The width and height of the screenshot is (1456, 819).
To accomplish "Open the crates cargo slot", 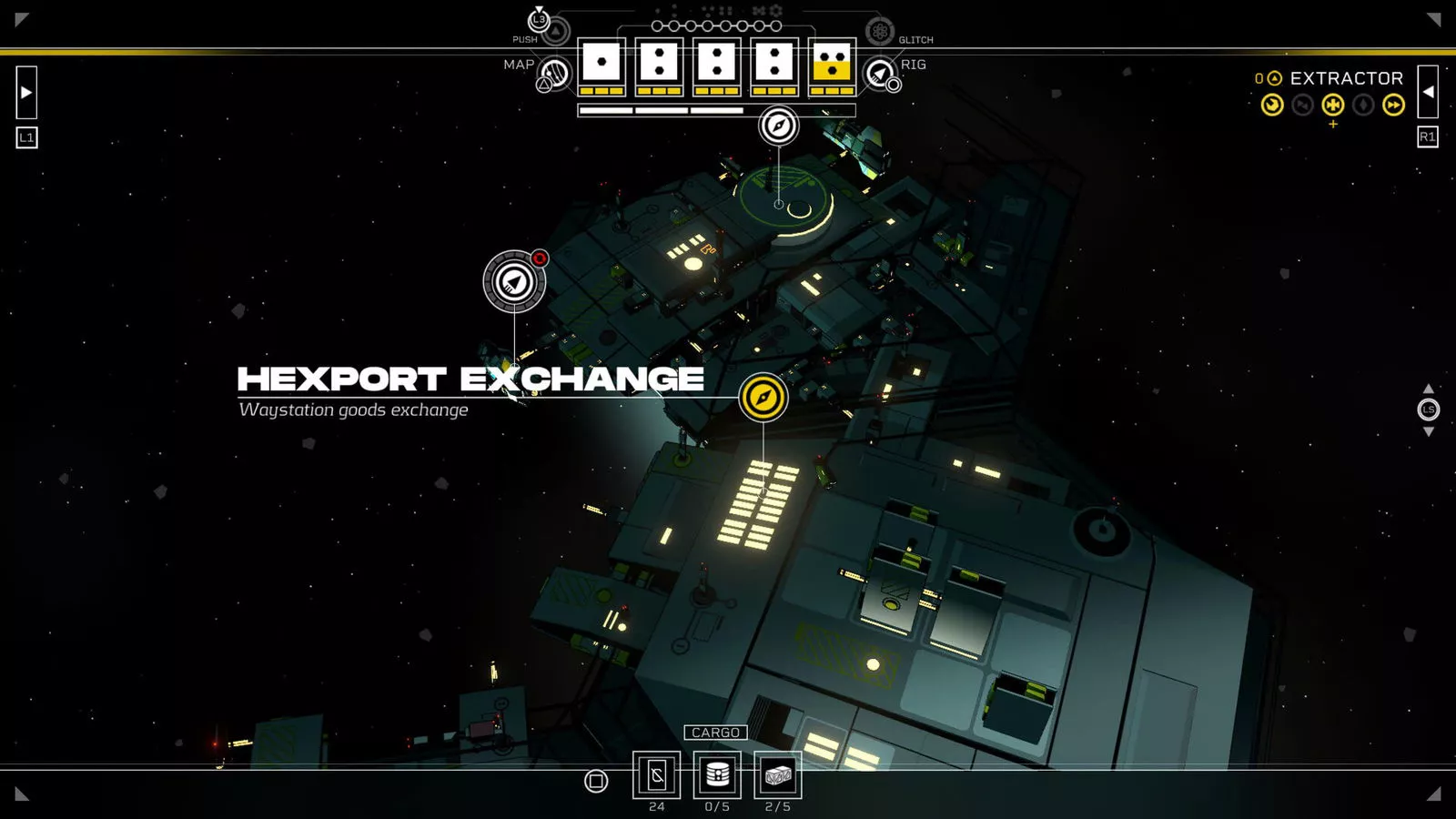I will tap(778, 775).
